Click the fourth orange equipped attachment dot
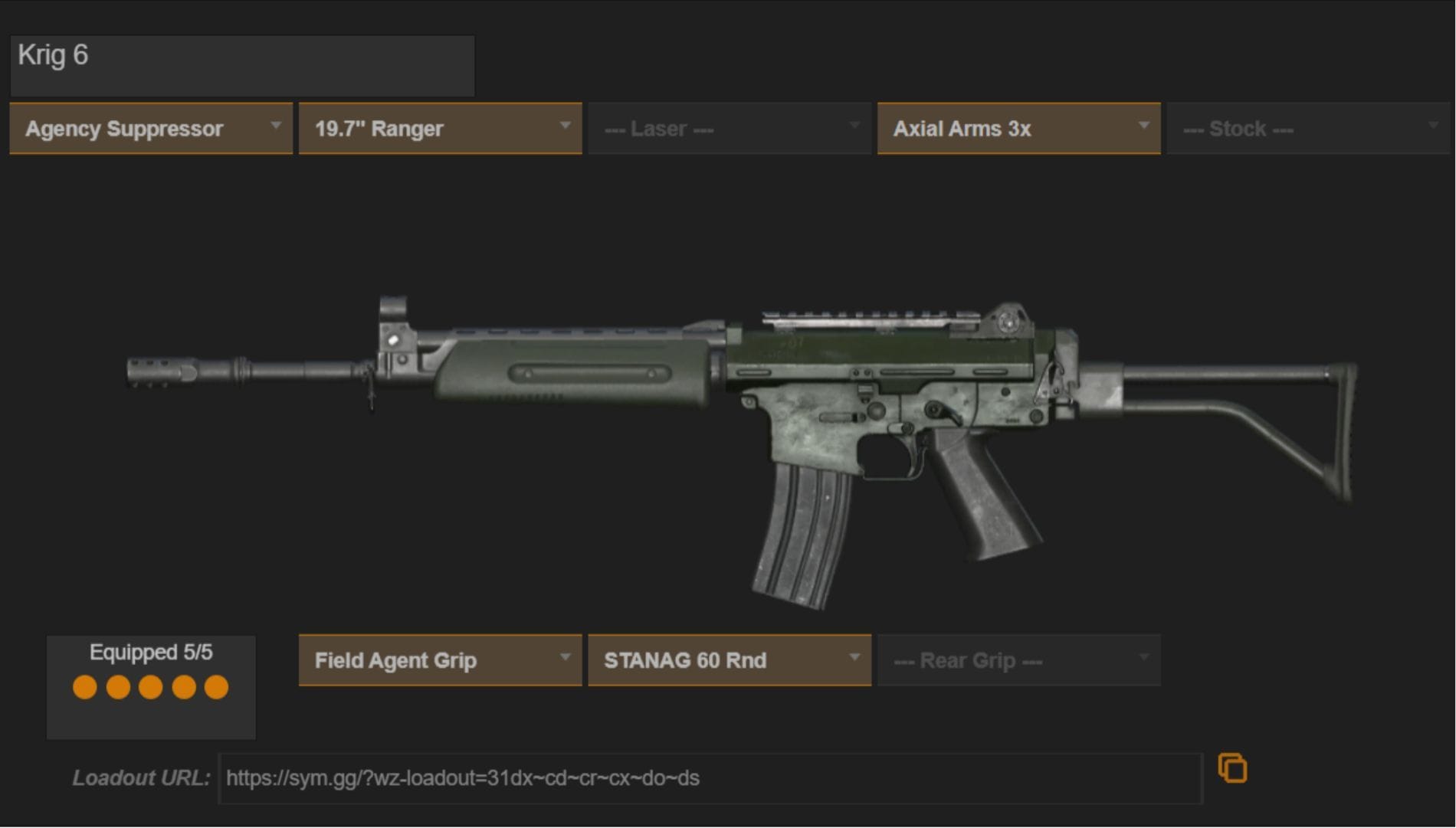 (184, 687)
